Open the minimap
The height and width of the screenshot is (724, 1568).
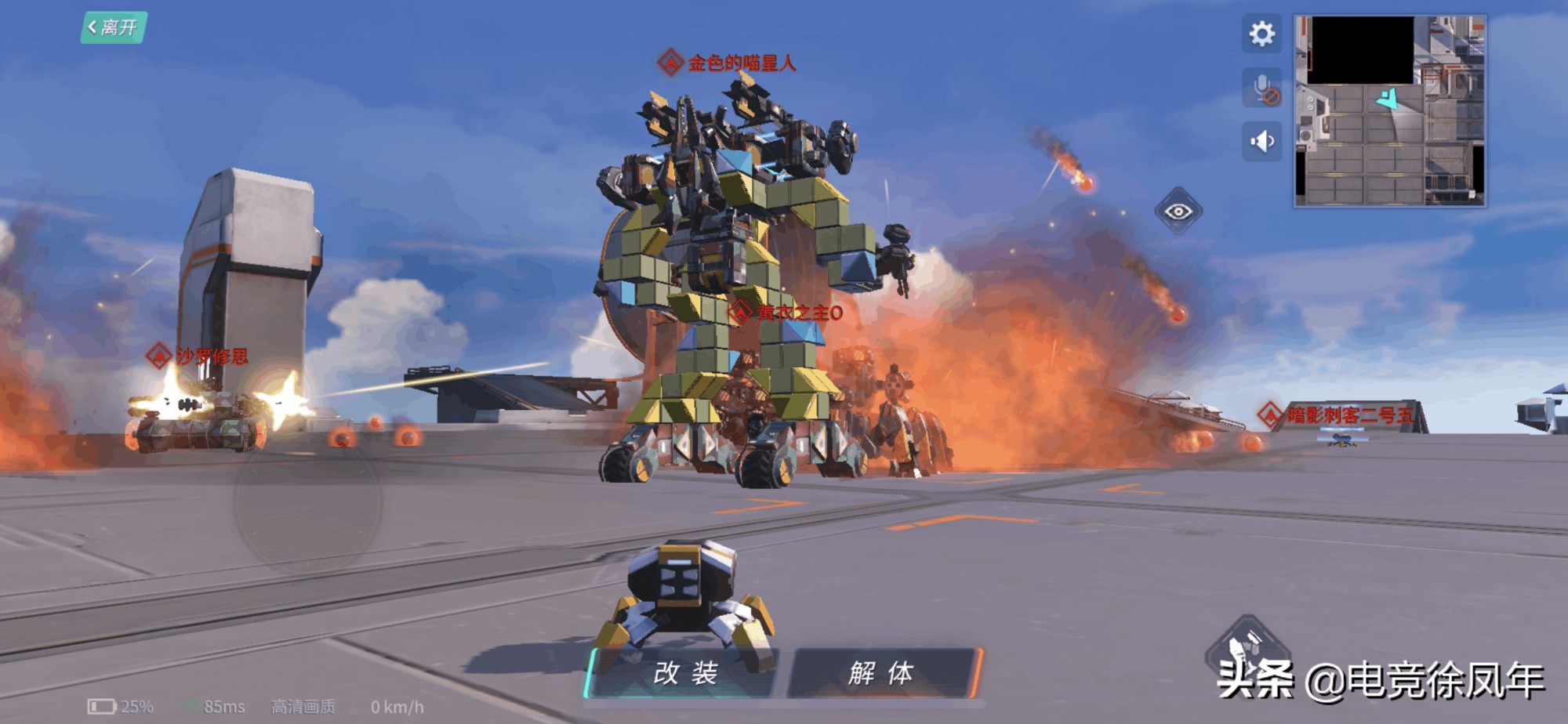(x=1389, y=110)
